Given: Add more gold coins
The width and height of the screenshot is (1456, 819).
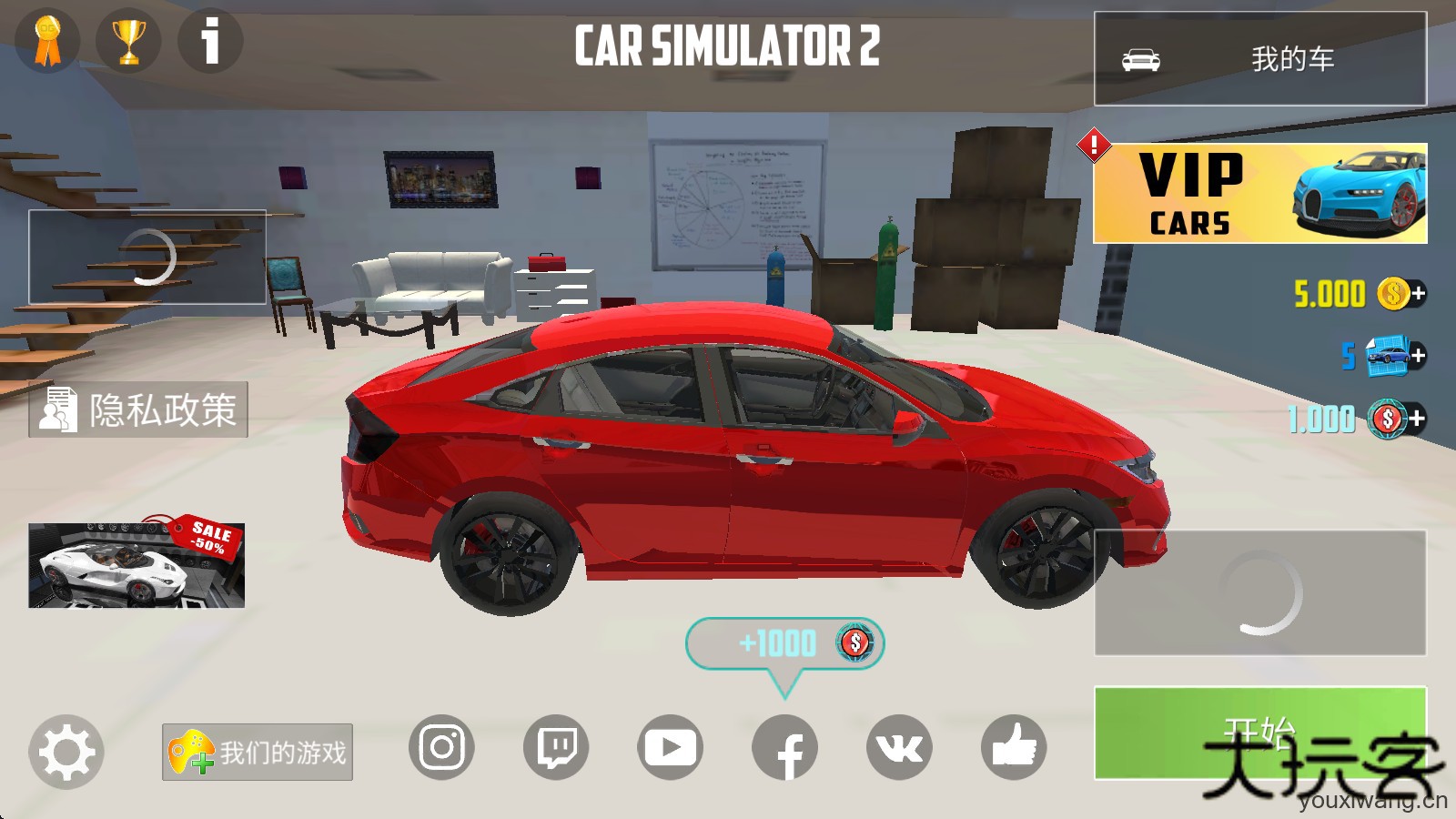Looking at the screenshot, I should 1418,294.
